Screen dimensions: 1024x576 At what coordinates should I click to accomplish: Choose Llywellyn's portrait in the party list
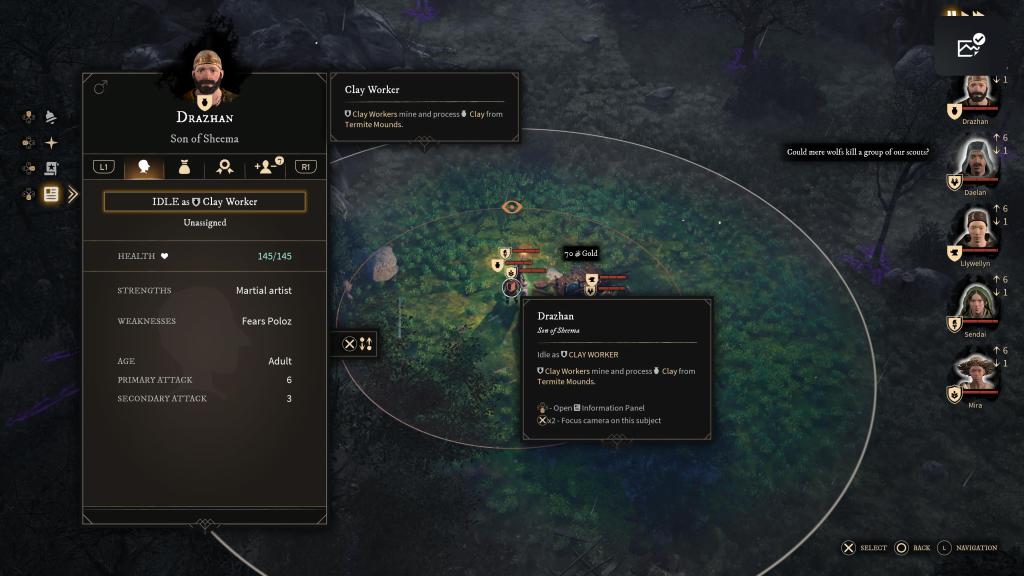[x=976, y=230]
